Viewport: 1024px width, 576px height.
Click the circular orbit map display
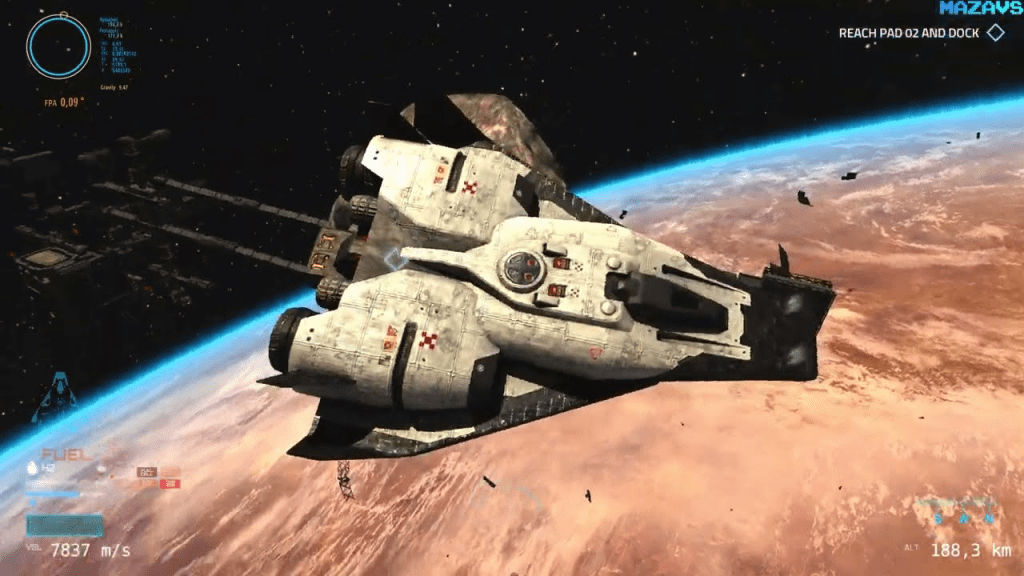coord(59,47)
